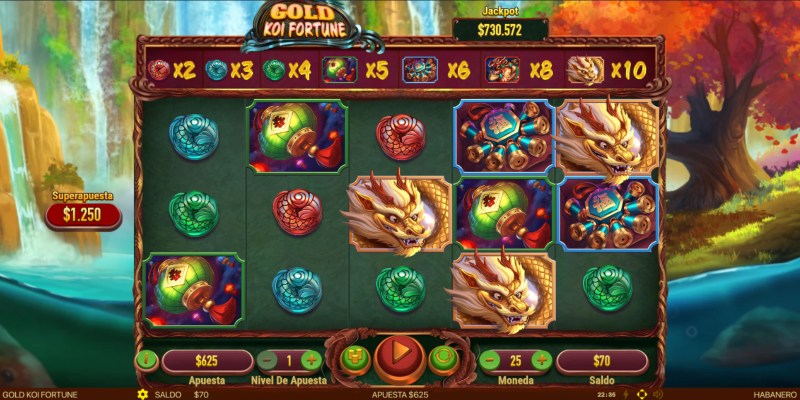The height and width of the screenshot is (400, 800).
Task: Open settings with the gear icon
Action: pos(143,394)
